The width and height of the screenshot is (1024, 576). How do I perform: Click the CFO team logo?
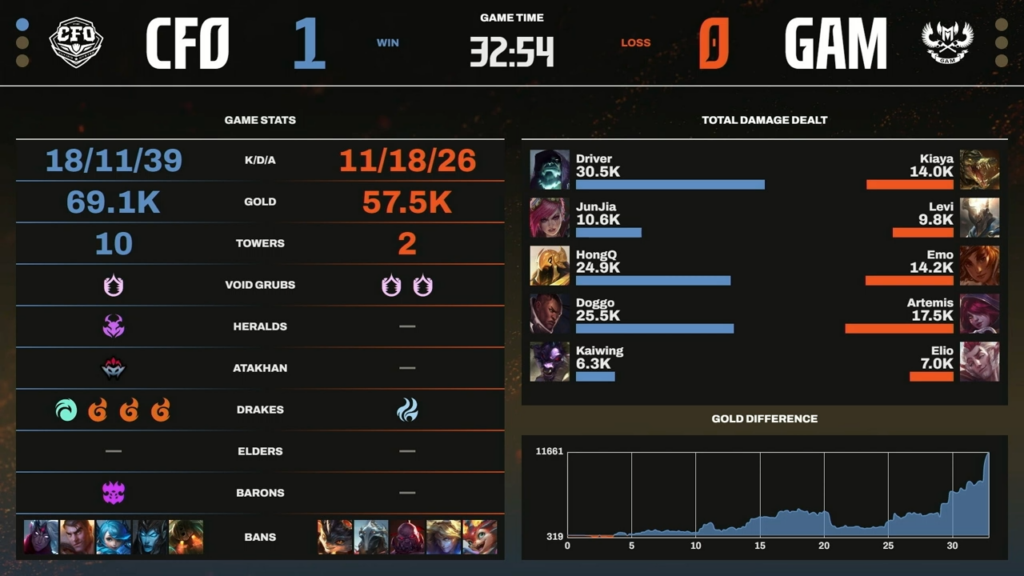click(x=76, y=43)
